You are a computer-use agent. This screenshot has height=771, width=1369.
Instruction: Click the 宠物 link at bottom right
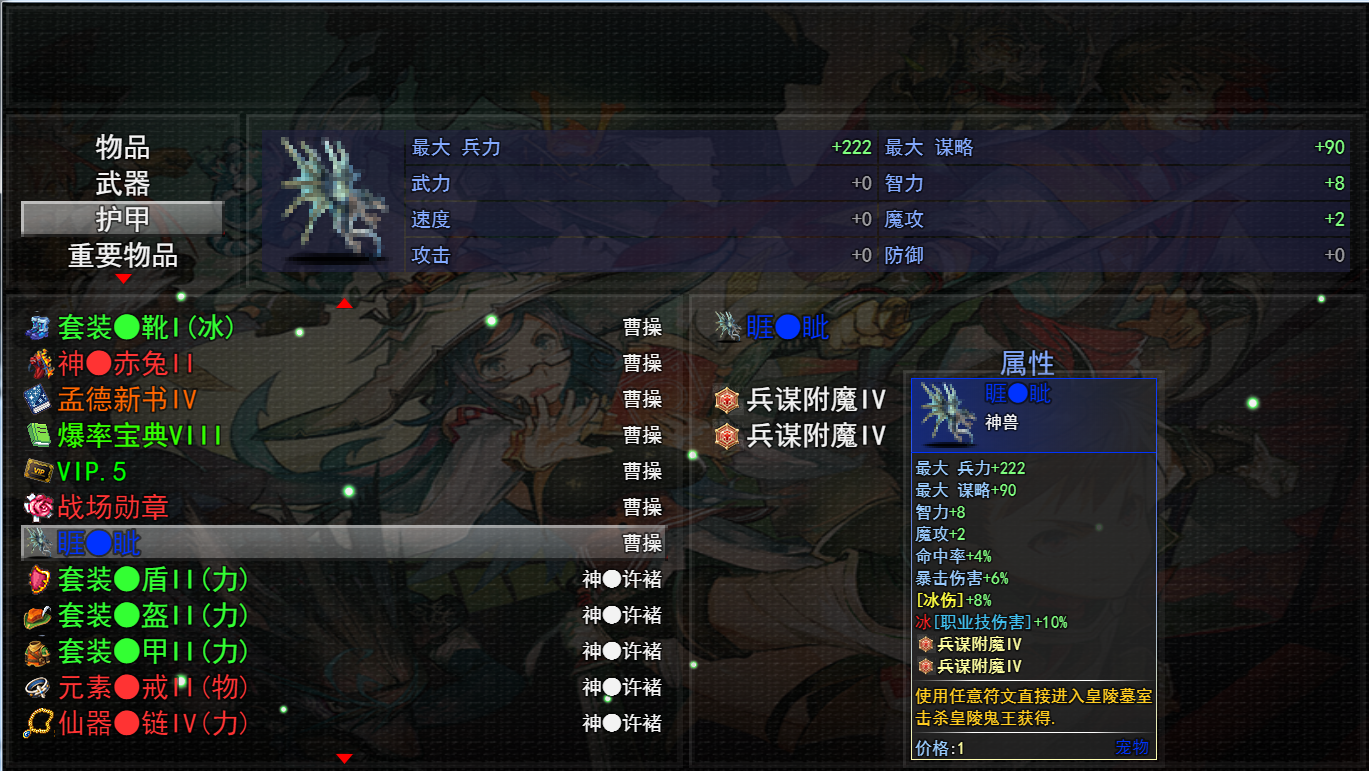click(x=1131, y=748)
